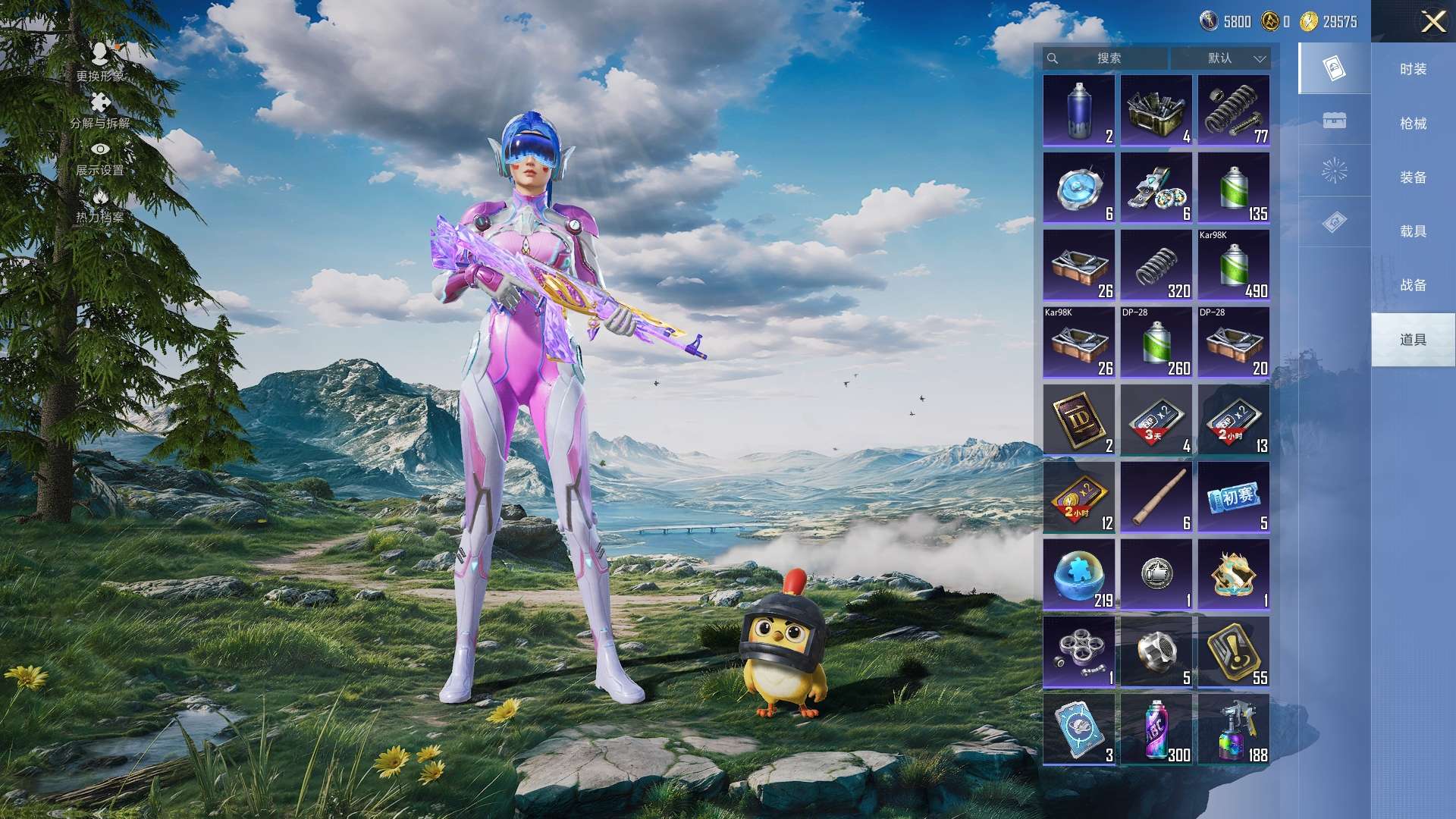Switch to the 时装 outfits tab

click(x=1413, y=69)
